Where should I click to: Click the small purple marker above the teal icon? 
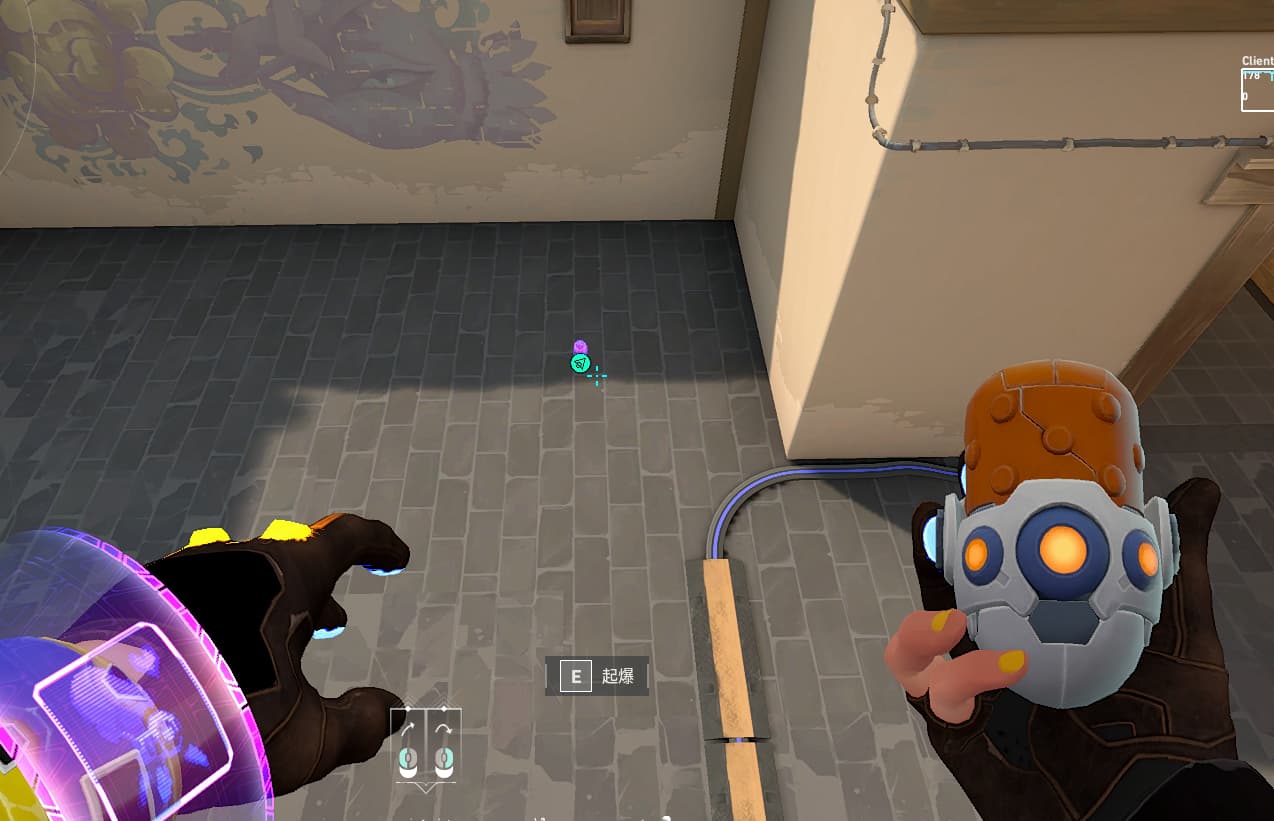(580, 346)
